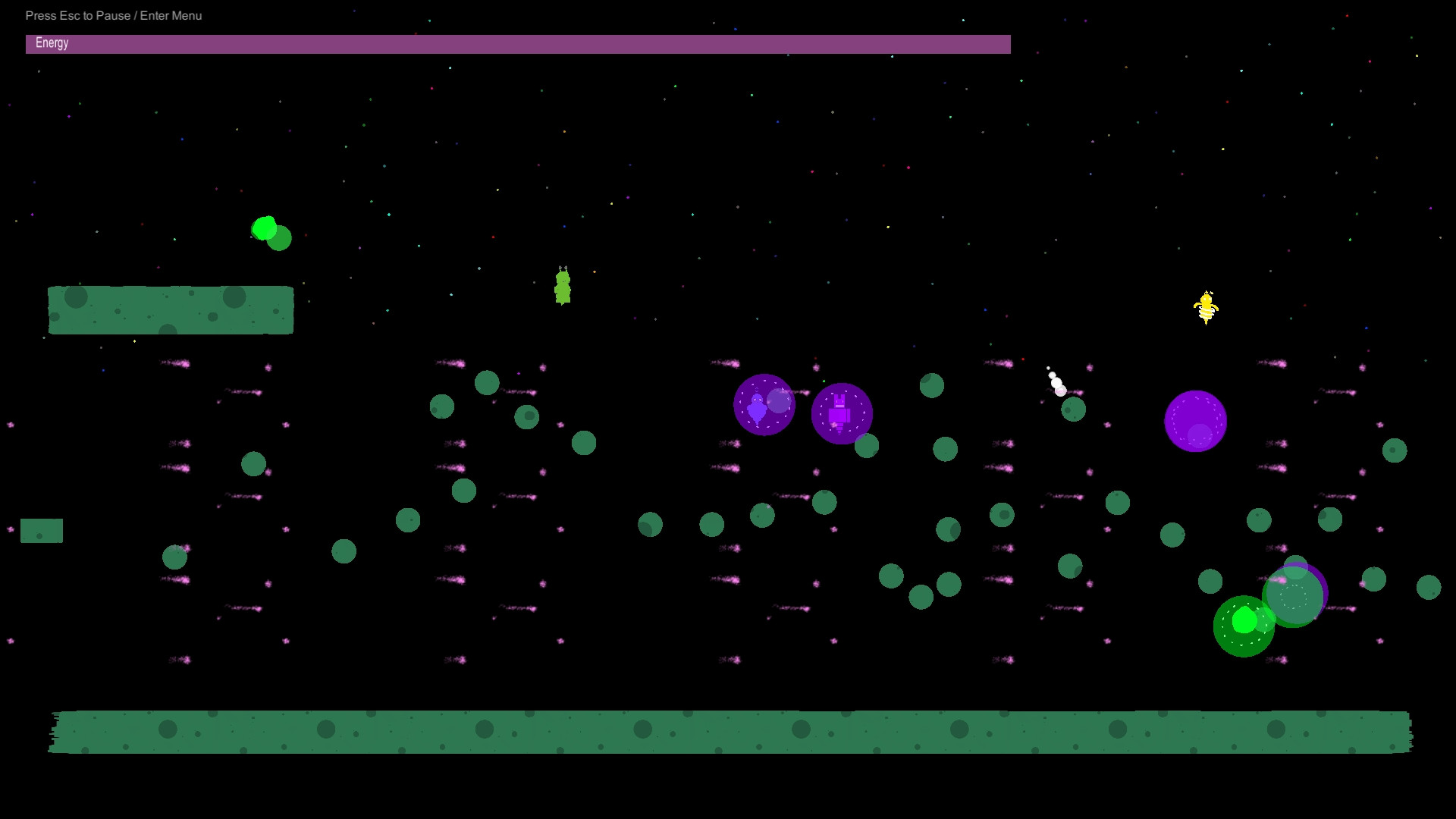
Task: Select the glowing green orb at bottom right
Action: pyautogui.click(x=1244, y=620)
